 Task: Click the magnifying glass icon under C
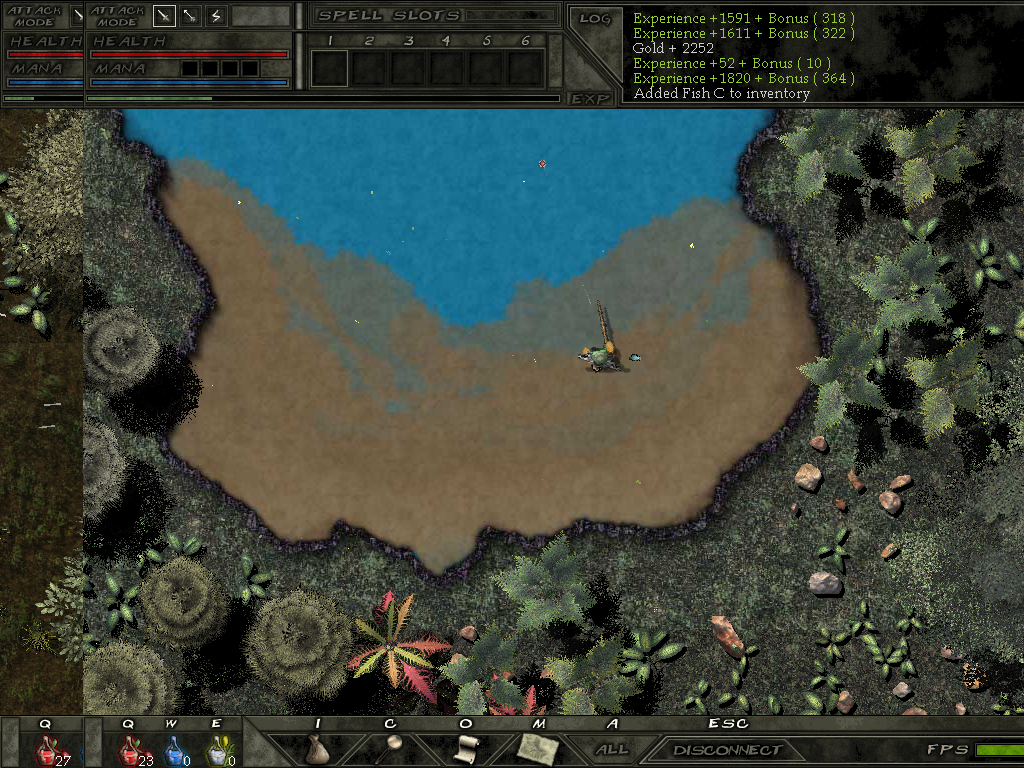pos(389,748)
